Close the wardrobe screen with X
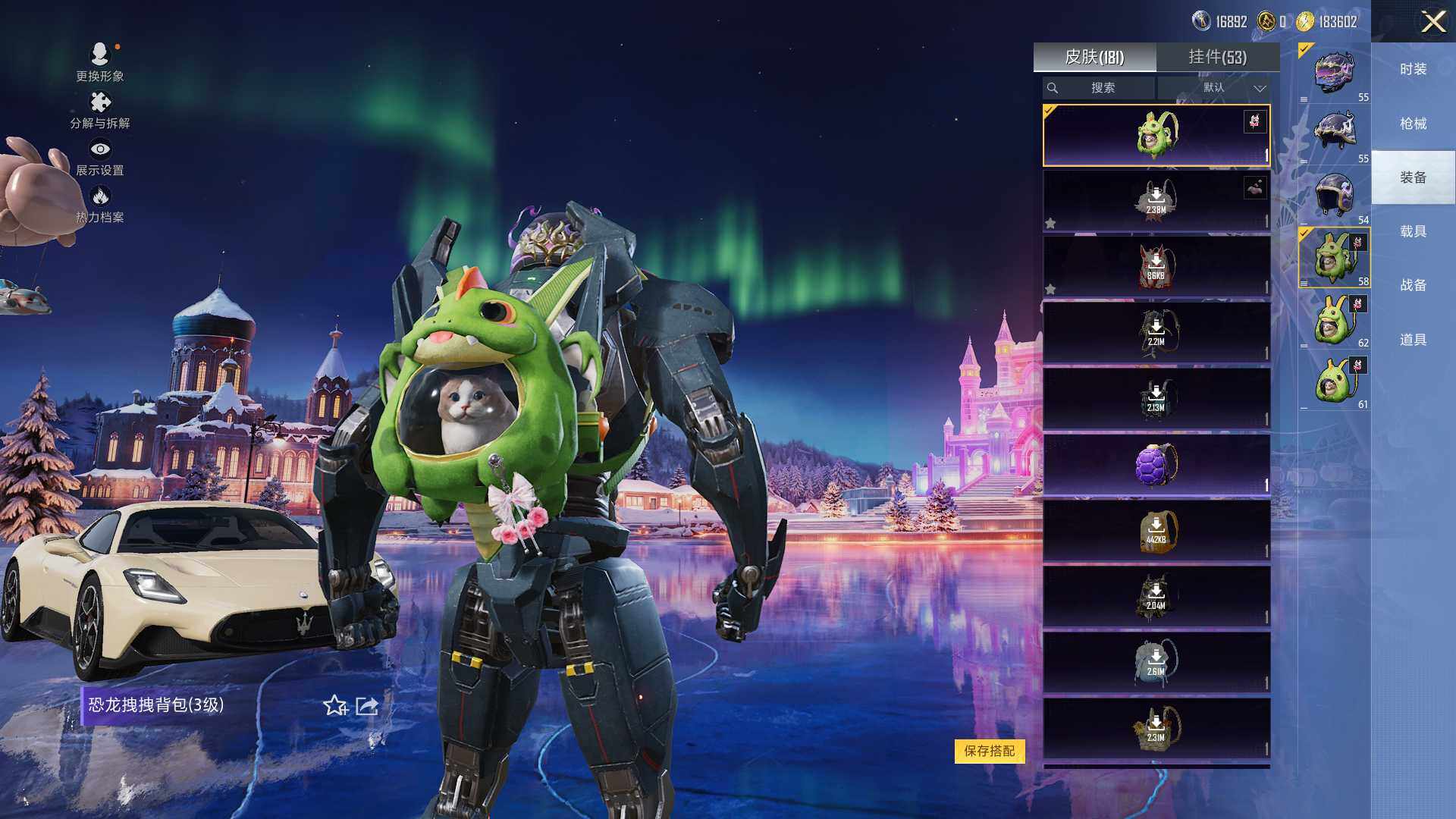 1432,21
